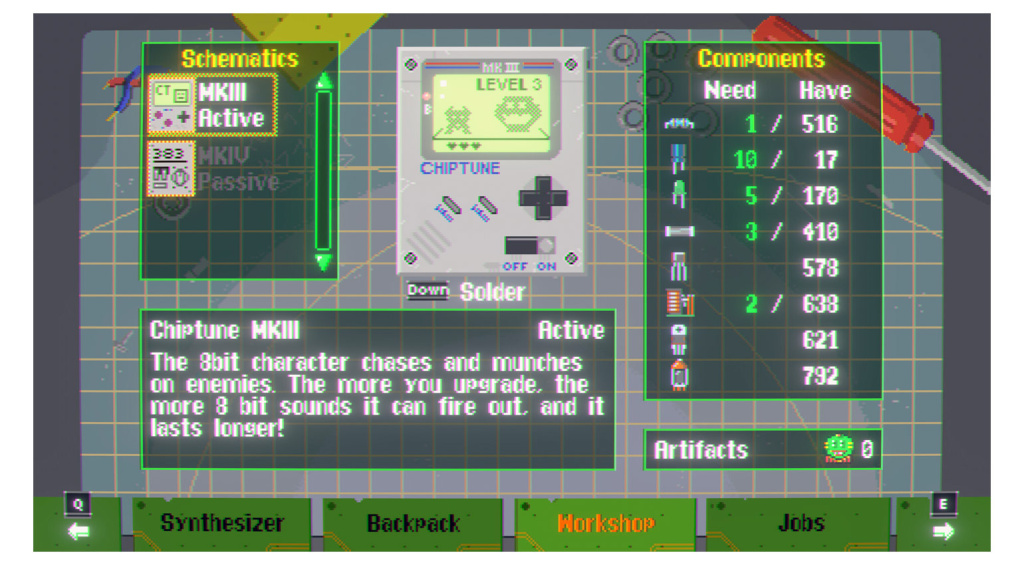Solder the Chiptune MKIII upgrade
The width and height of the screenshot is (1024, 565).
(x=466, y=292)
